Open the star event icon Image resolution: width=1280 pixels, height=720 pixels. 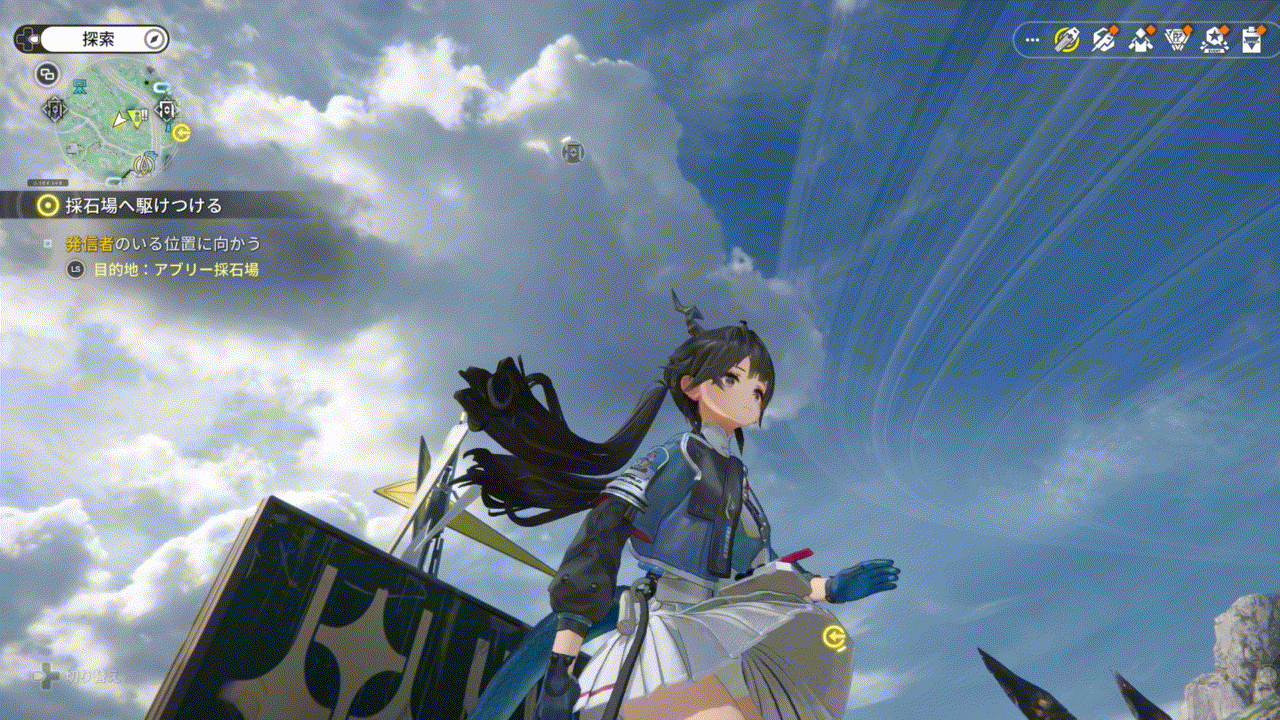[x=1215, y=40]
